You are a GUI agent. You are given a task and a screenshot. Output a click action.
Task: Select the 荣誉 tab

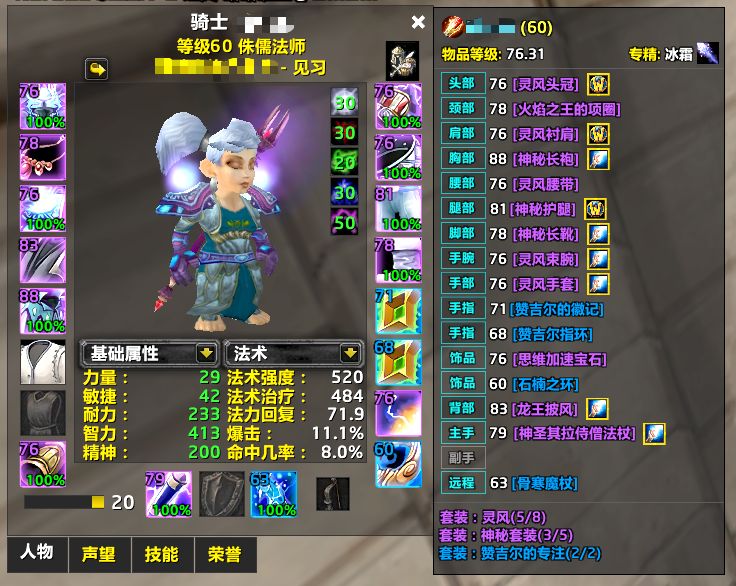pyautogui.click(x=223, y=554)
